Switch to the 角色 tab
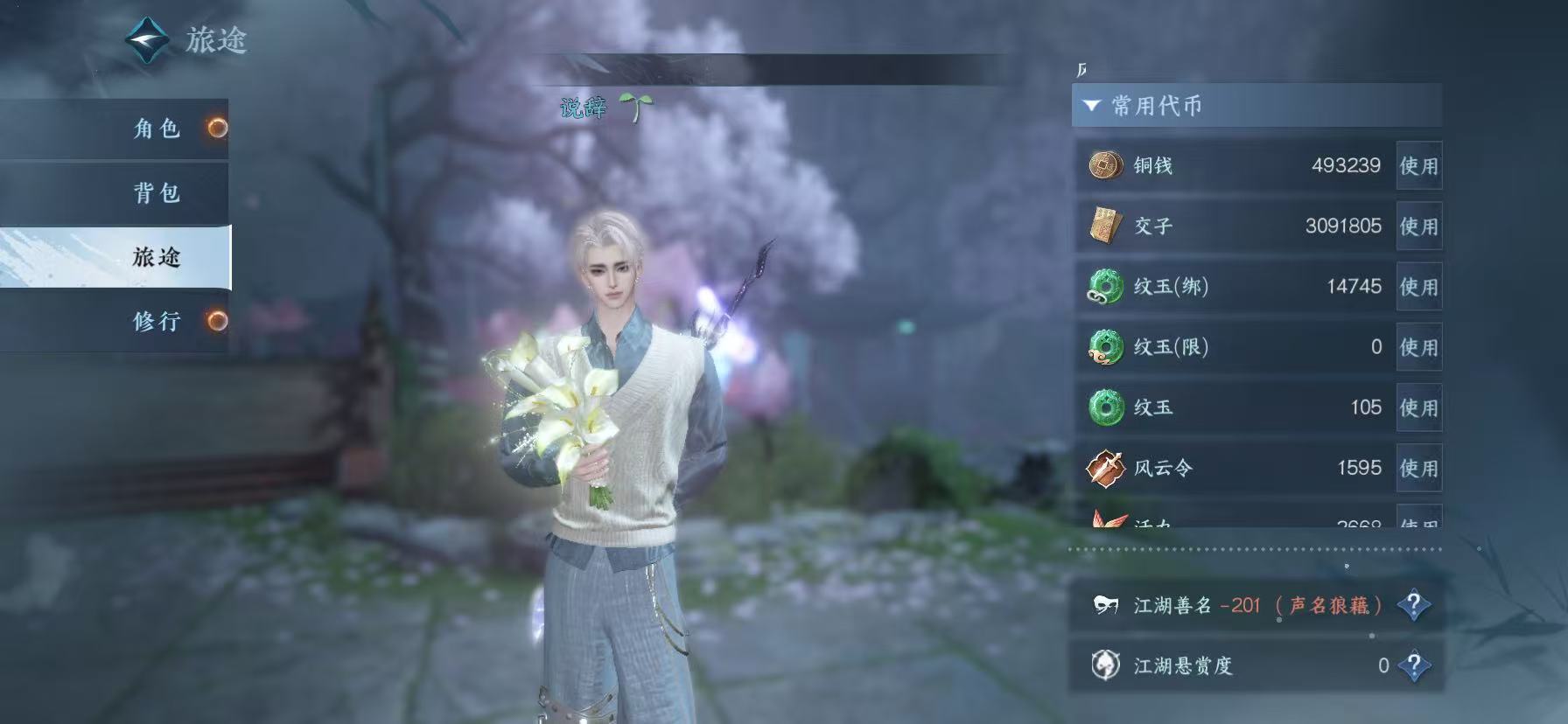 [x=156, y=129]
